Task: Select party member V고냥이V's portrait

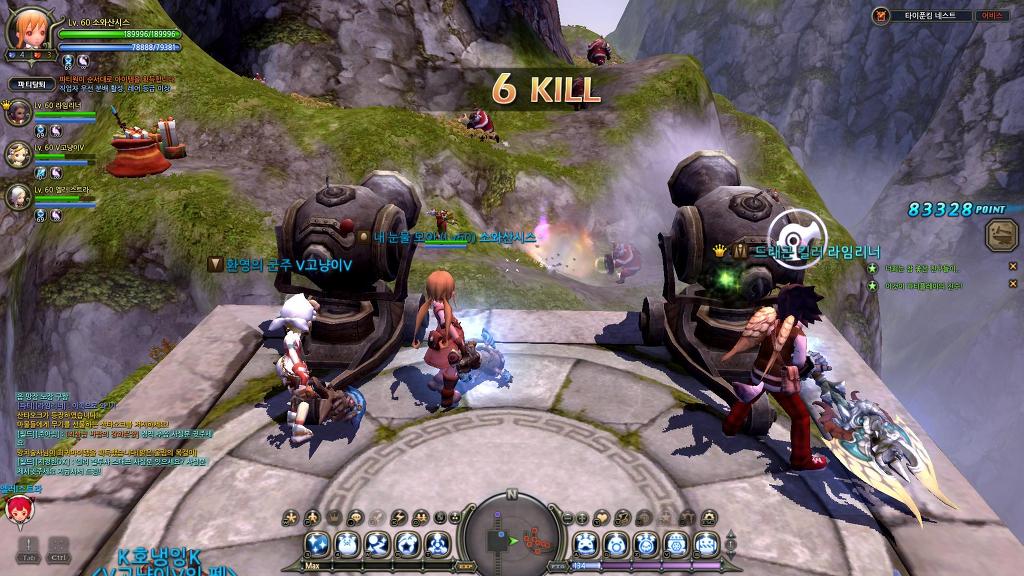Action: (18, 153)
